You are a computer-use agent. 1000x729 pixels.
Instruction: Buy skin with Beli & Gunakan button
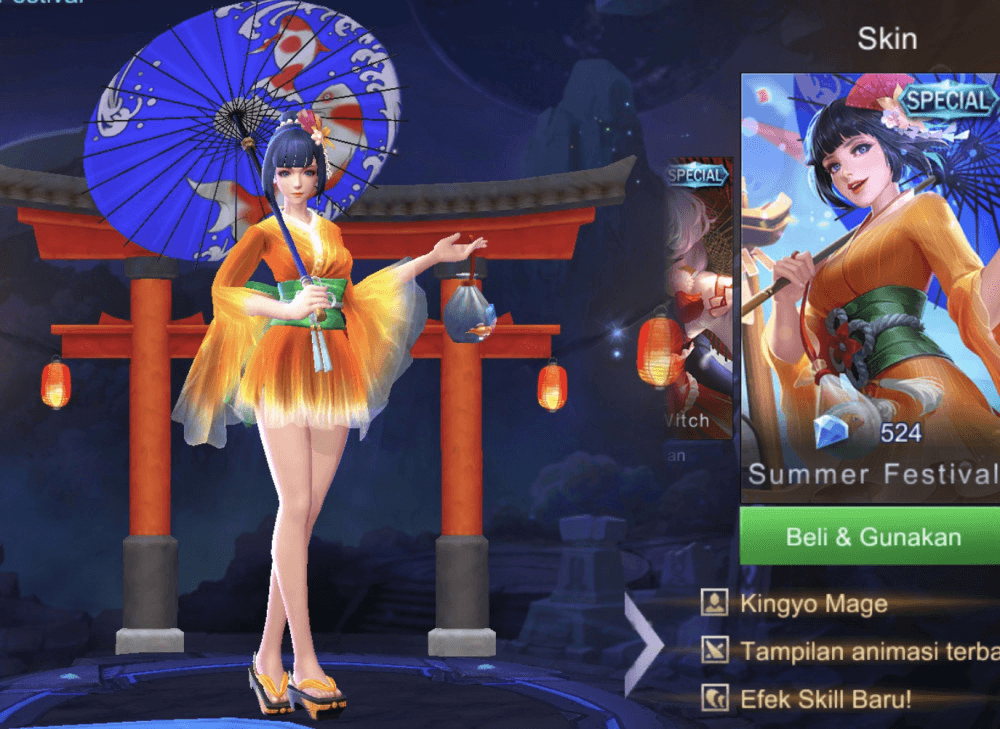(870, 536)
